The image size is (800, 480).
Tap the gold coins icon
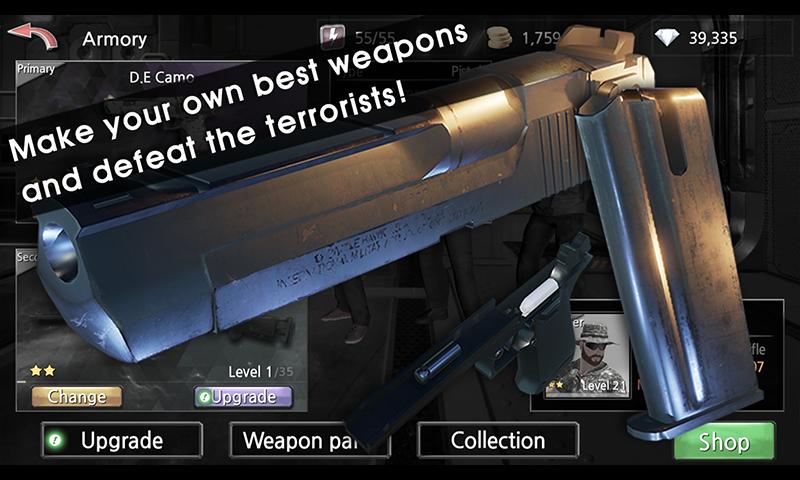tap(499, 38)
